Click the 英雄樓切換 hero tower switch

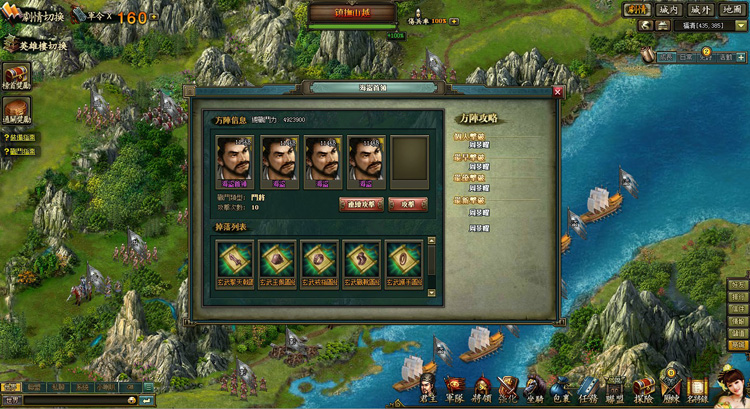(x=38, y=45)
